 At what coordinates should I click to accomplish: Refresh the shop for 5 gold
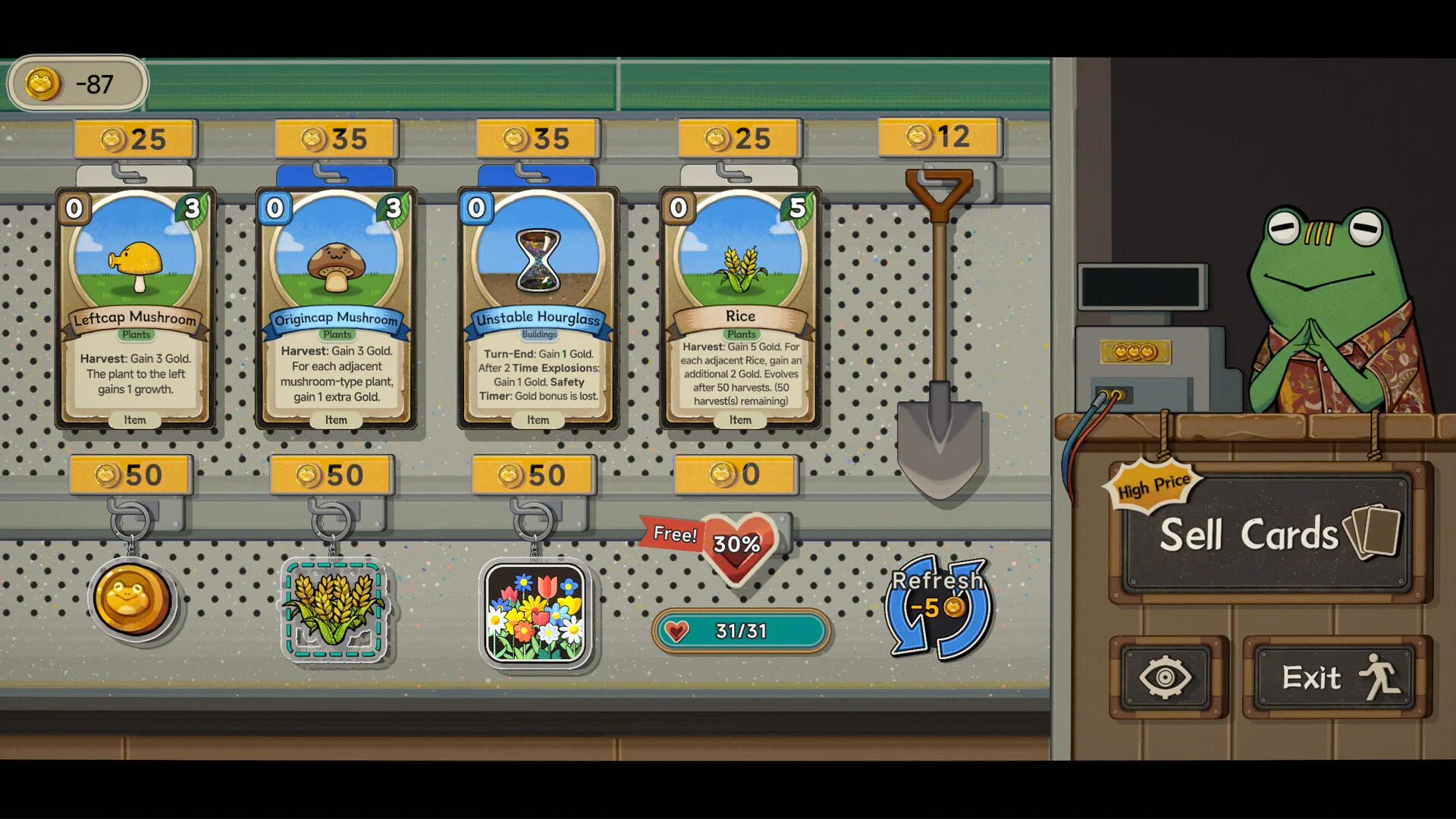[938, 607]
